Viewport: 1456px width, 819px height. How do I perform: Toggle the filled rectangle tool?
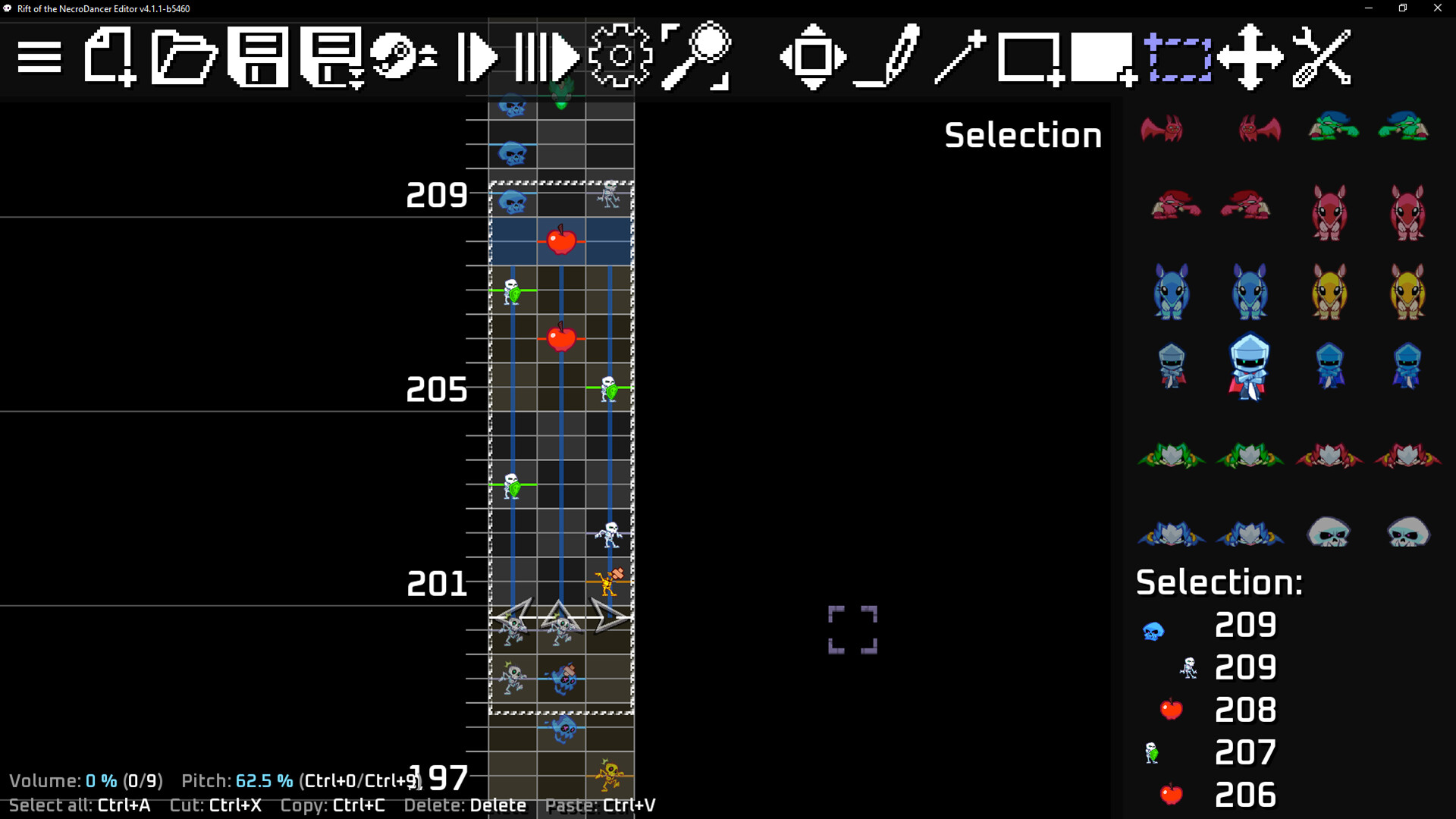[x=1098, y=57]
